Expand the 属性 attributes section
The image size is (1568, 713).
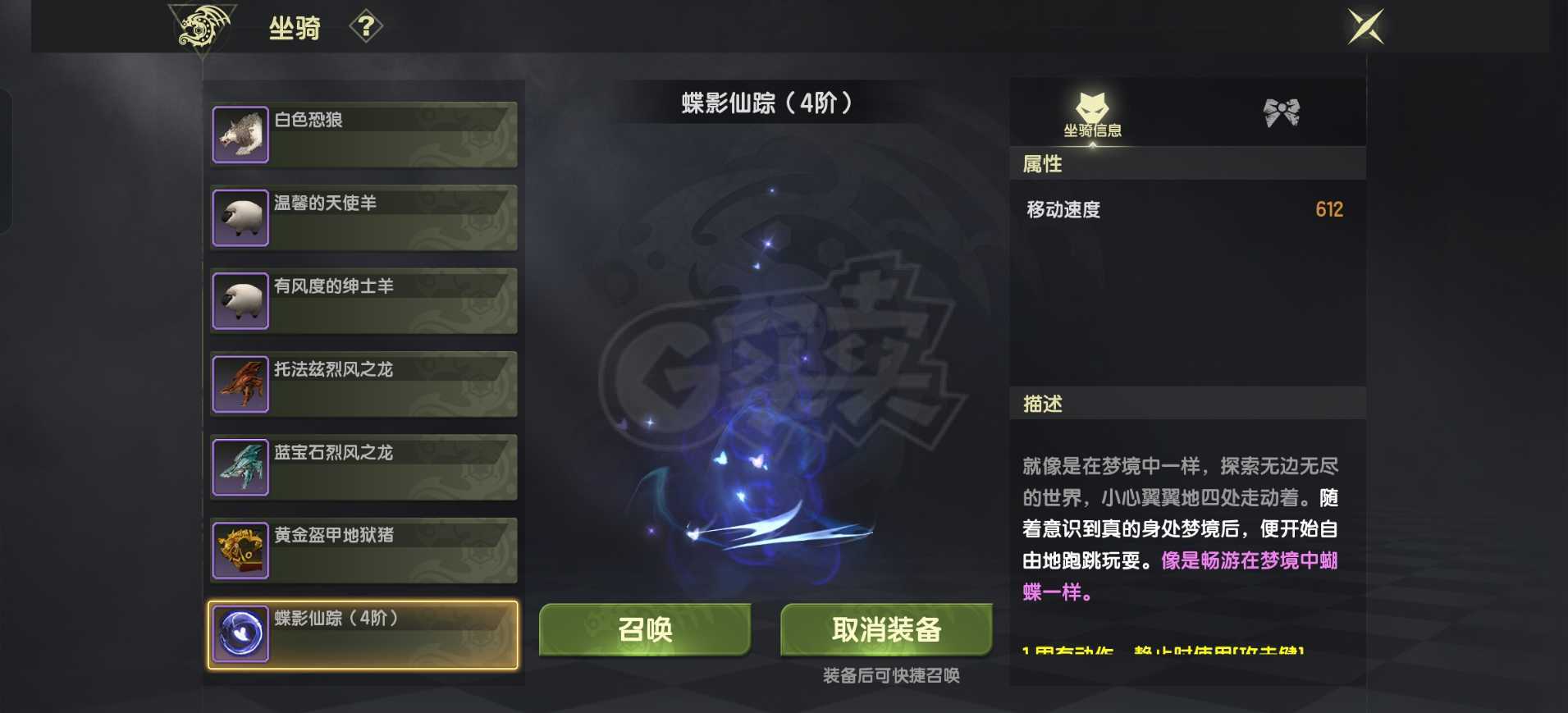1042,164
